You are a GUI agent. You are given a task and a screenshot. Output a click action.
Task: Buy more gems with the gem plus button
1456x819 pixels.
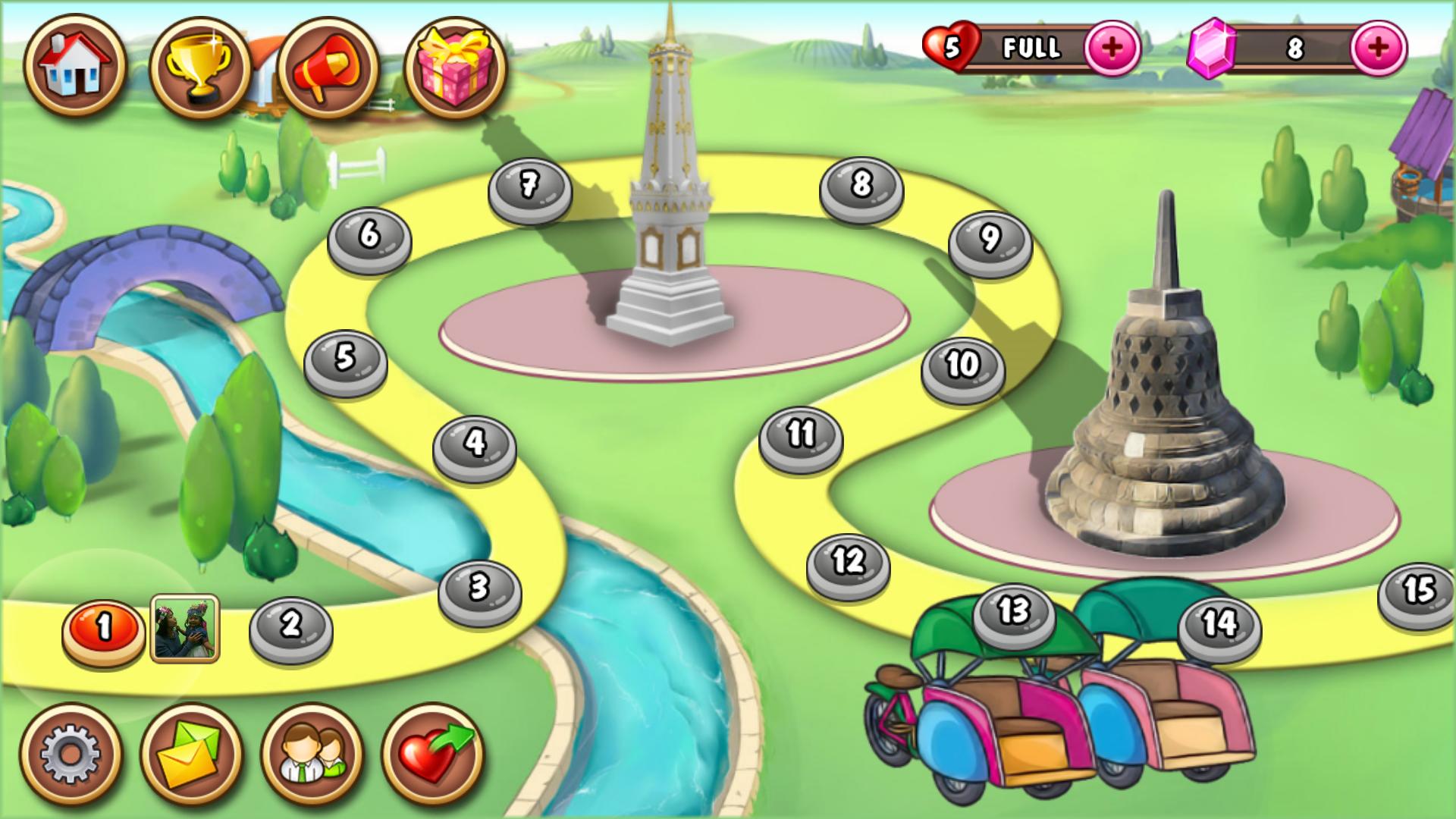point(1378,48)
